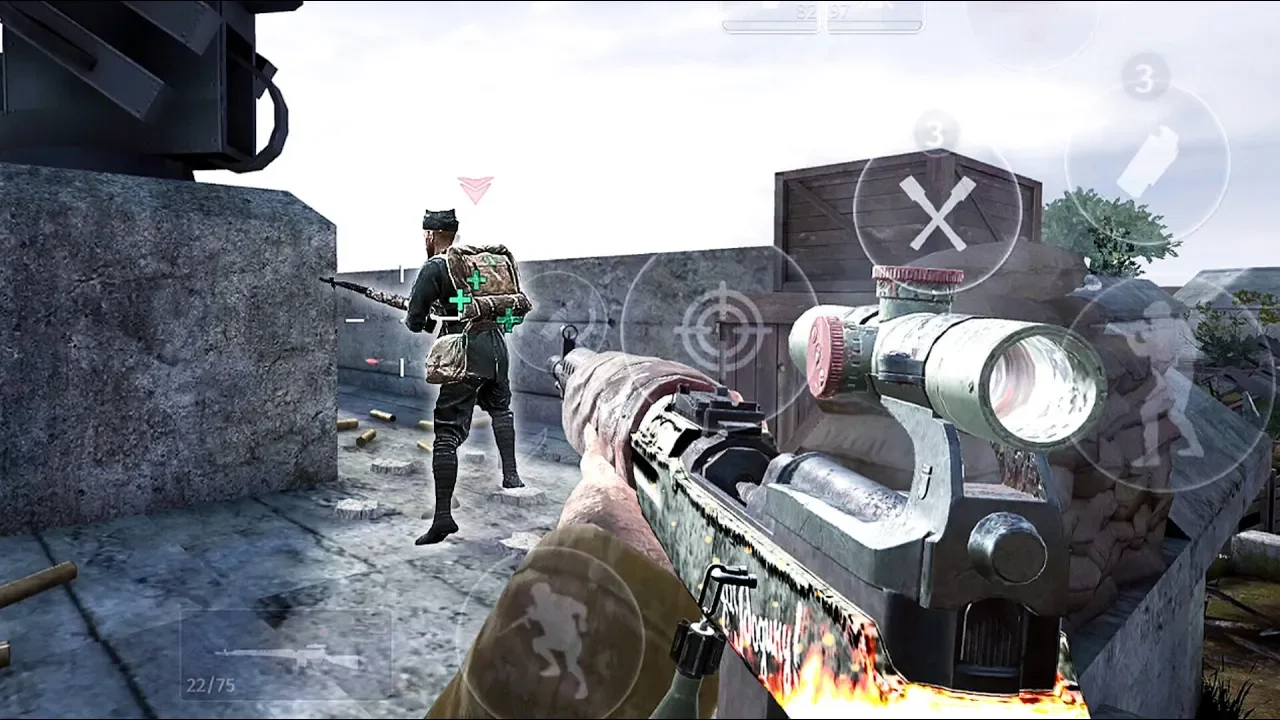Screen dimensions: 1280x720
Task: Use the bandage item button
Action: [x=1146, y=164]
